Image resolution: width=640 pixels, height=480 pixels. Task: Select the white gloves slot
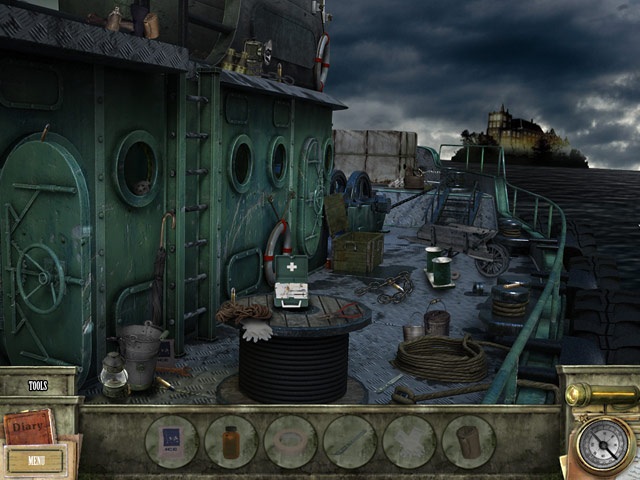point(409,442)
